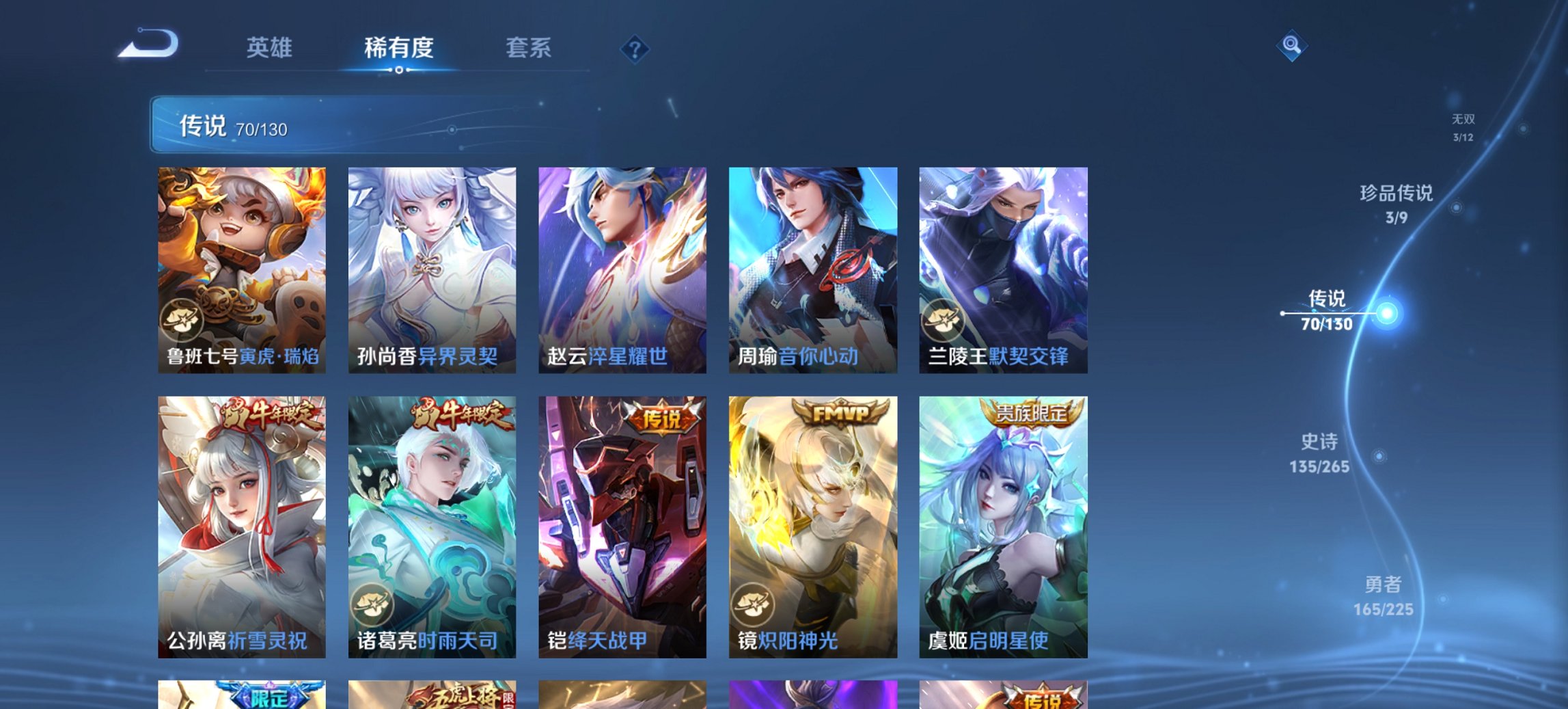The width and height of the screenshot is (1568, 709).
Task: Click the help question mark icon
Action: click(x=635, y=48)
